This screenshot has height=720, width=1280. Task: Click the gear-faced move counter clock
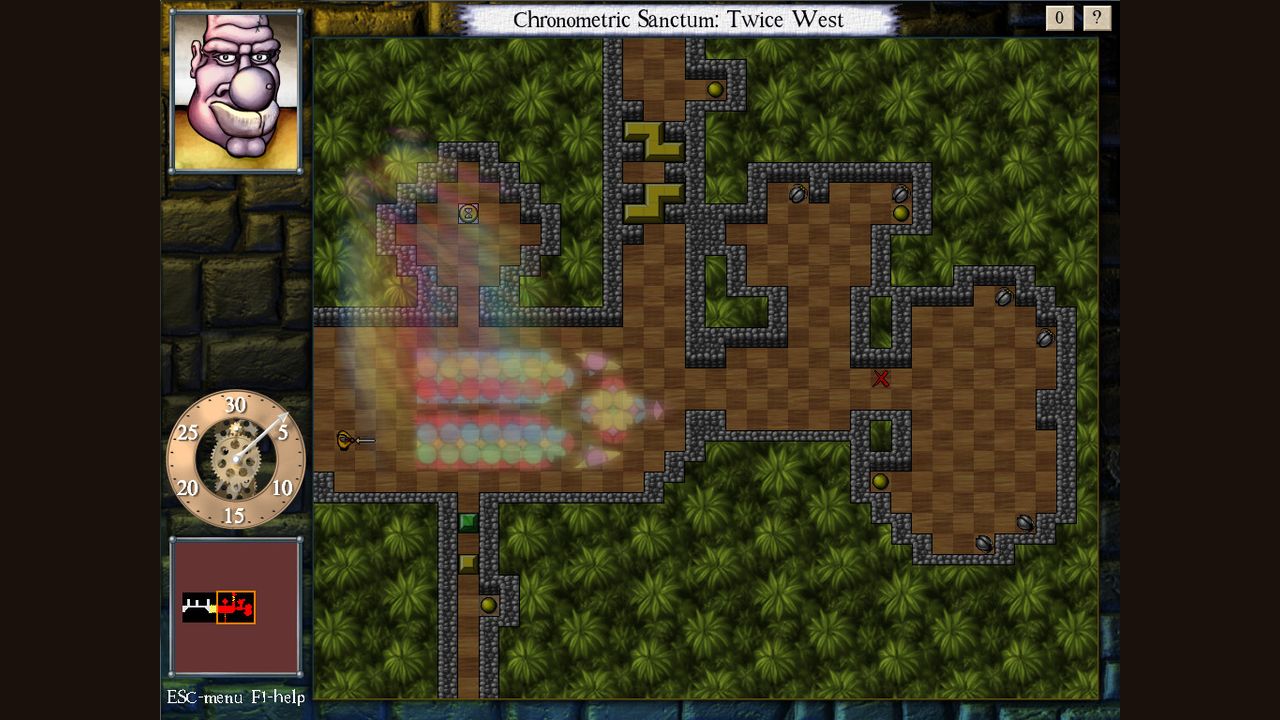point(235,459)
